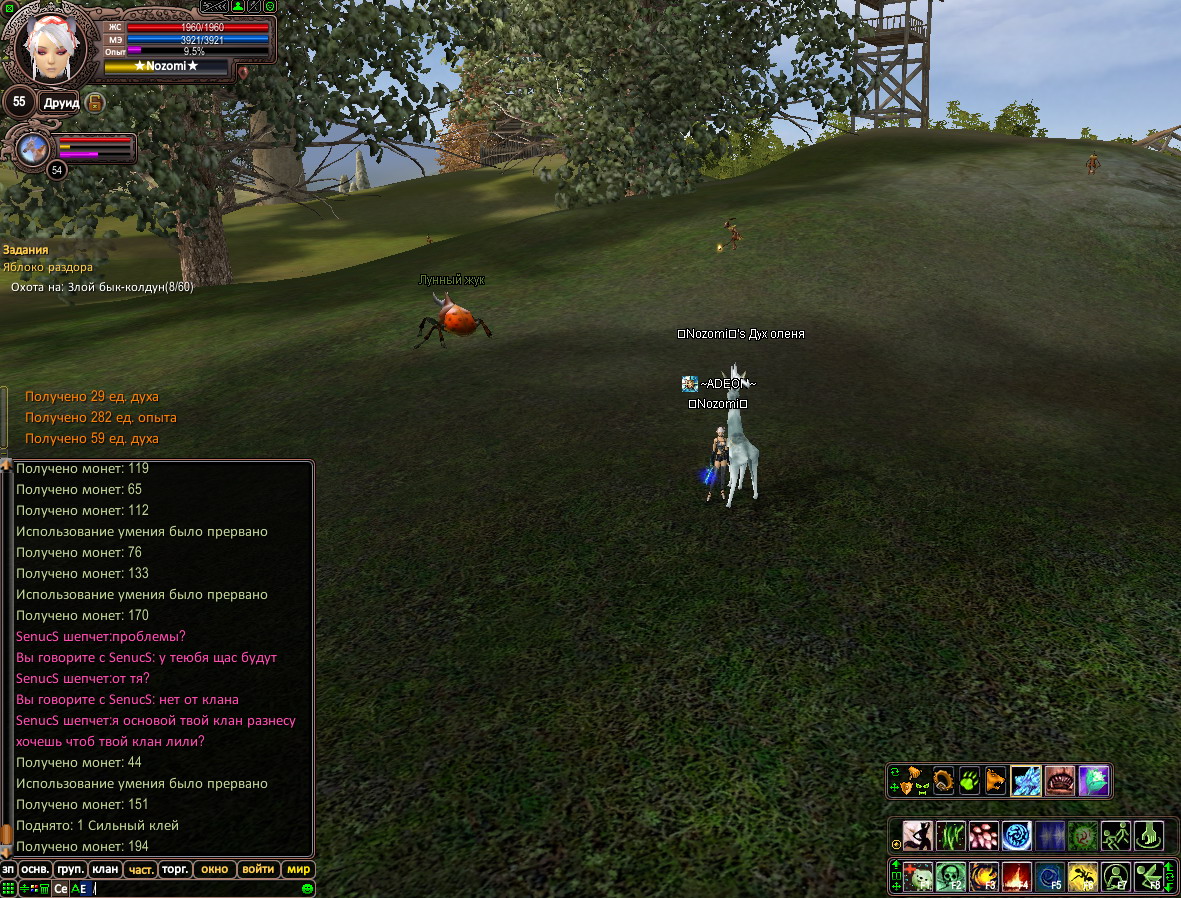Open the Яблоко раздора quest tracker entry

47,267
